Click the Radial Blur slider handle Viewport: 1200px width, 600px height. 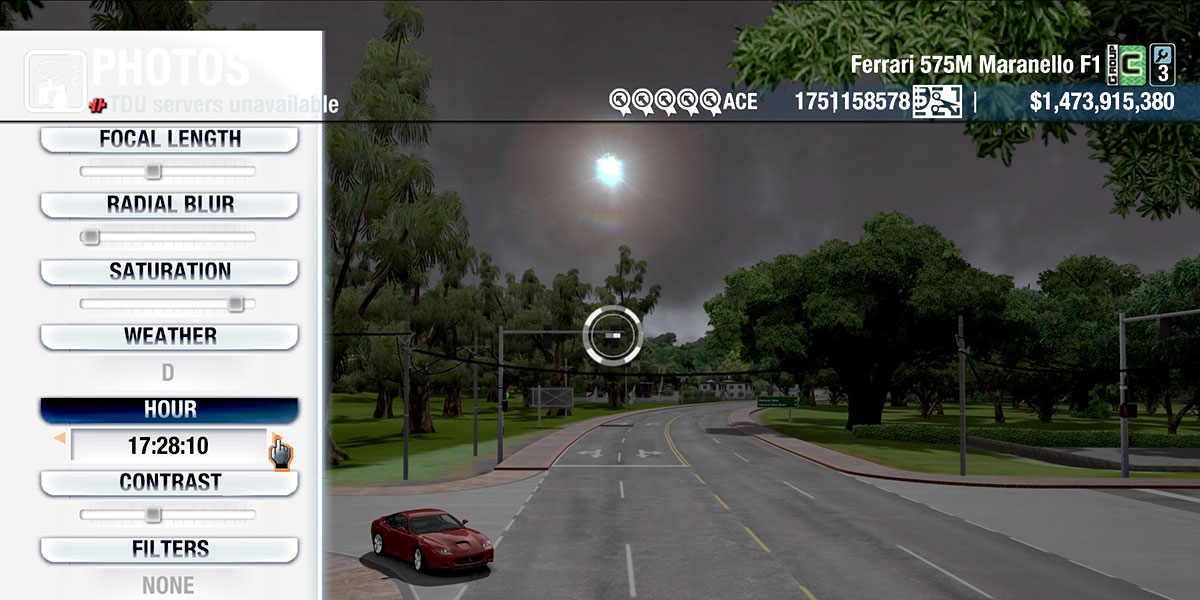pyautogui.click(x=90, y=237)
